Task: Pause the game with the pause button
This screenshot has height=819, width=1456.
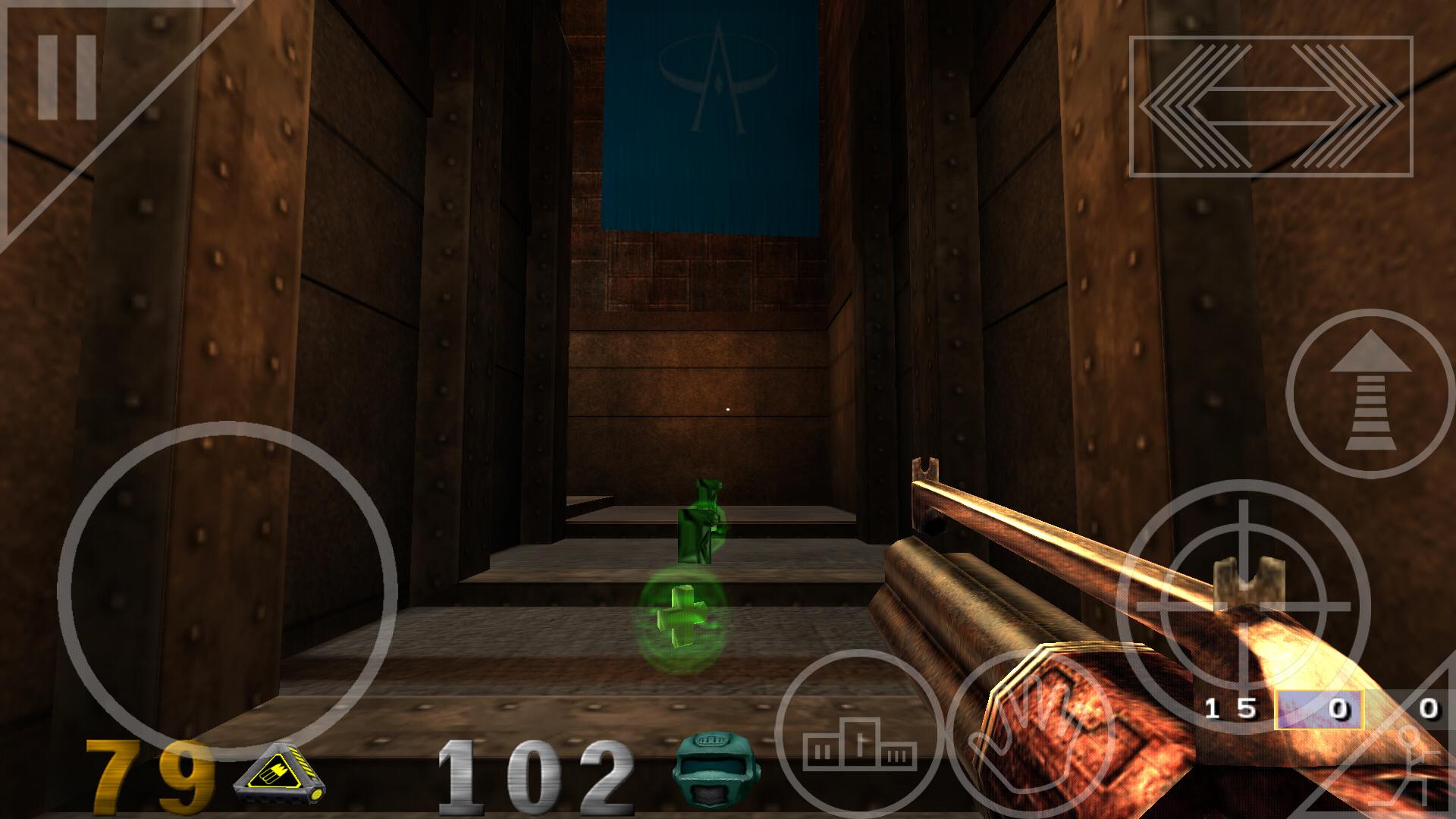Action: click(x=66, y=77)
